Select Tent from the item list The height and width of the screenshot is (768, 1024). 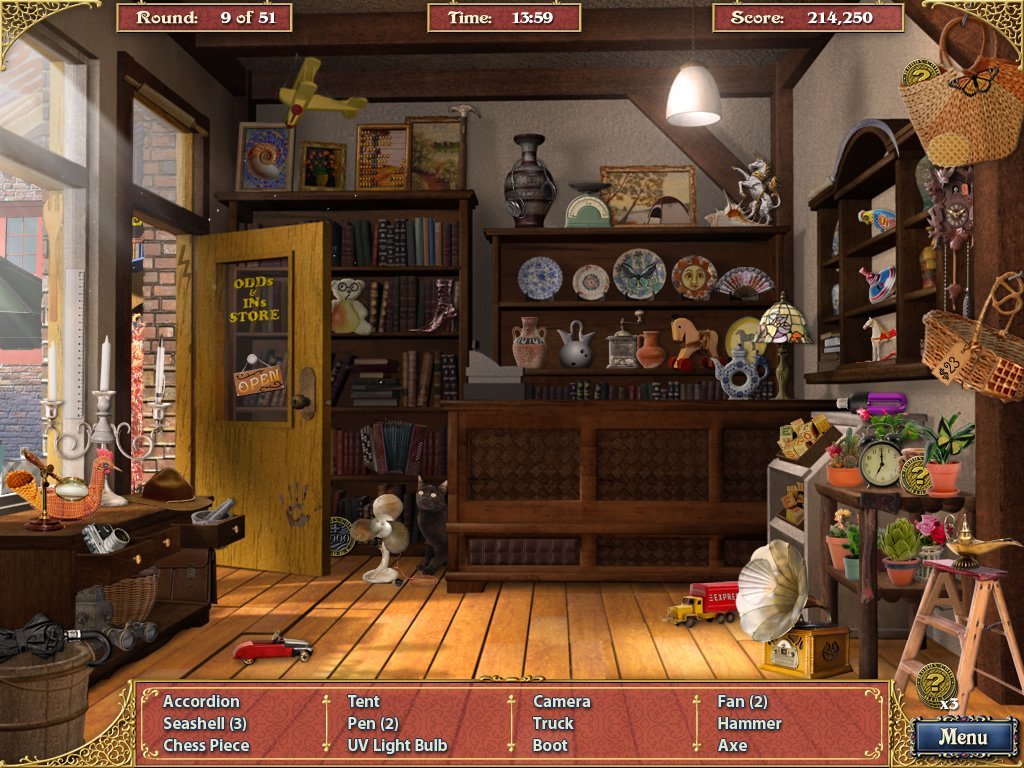[363, 701]
